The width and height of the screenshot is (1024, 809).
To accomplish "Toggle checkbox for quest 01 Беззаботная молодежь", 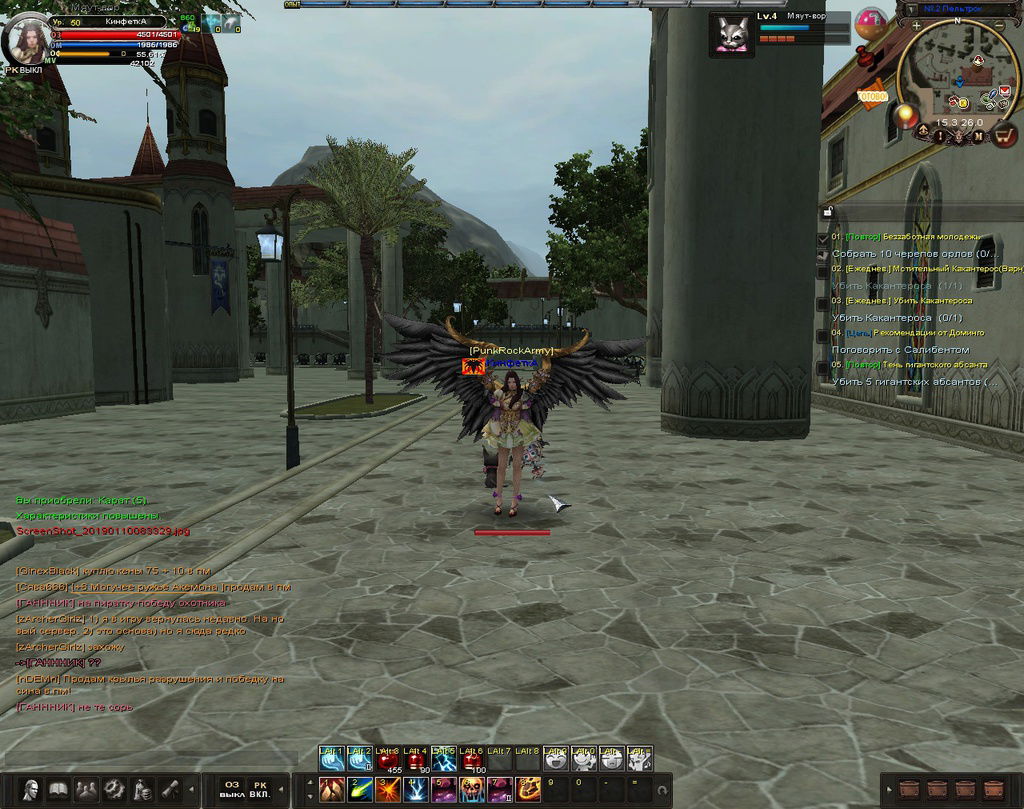I will pos(822,238).
